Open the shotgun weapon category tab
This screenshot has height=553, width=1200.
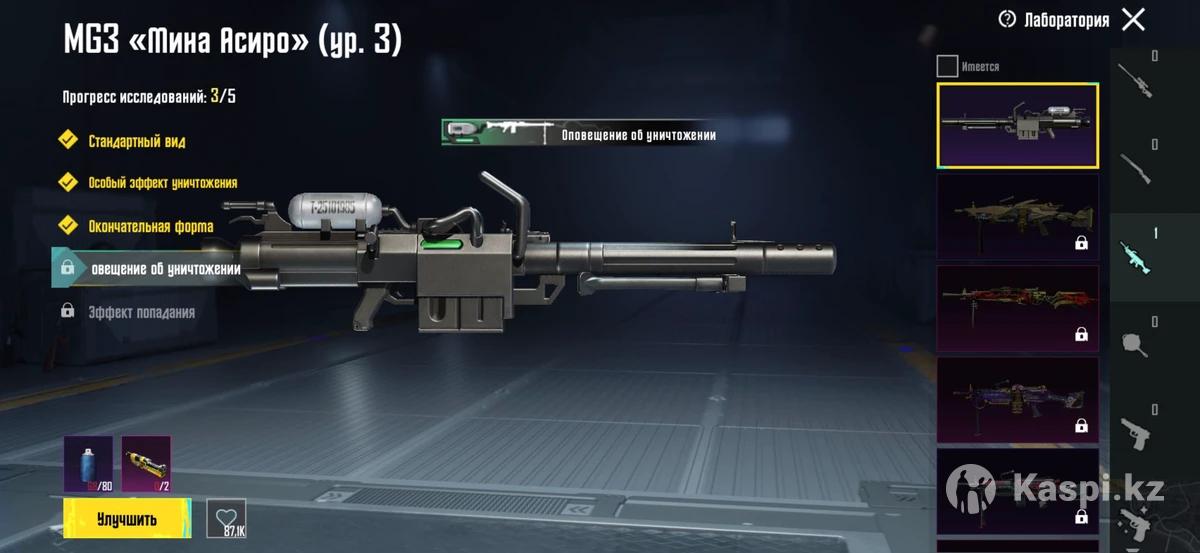(x=1135, y=168)
